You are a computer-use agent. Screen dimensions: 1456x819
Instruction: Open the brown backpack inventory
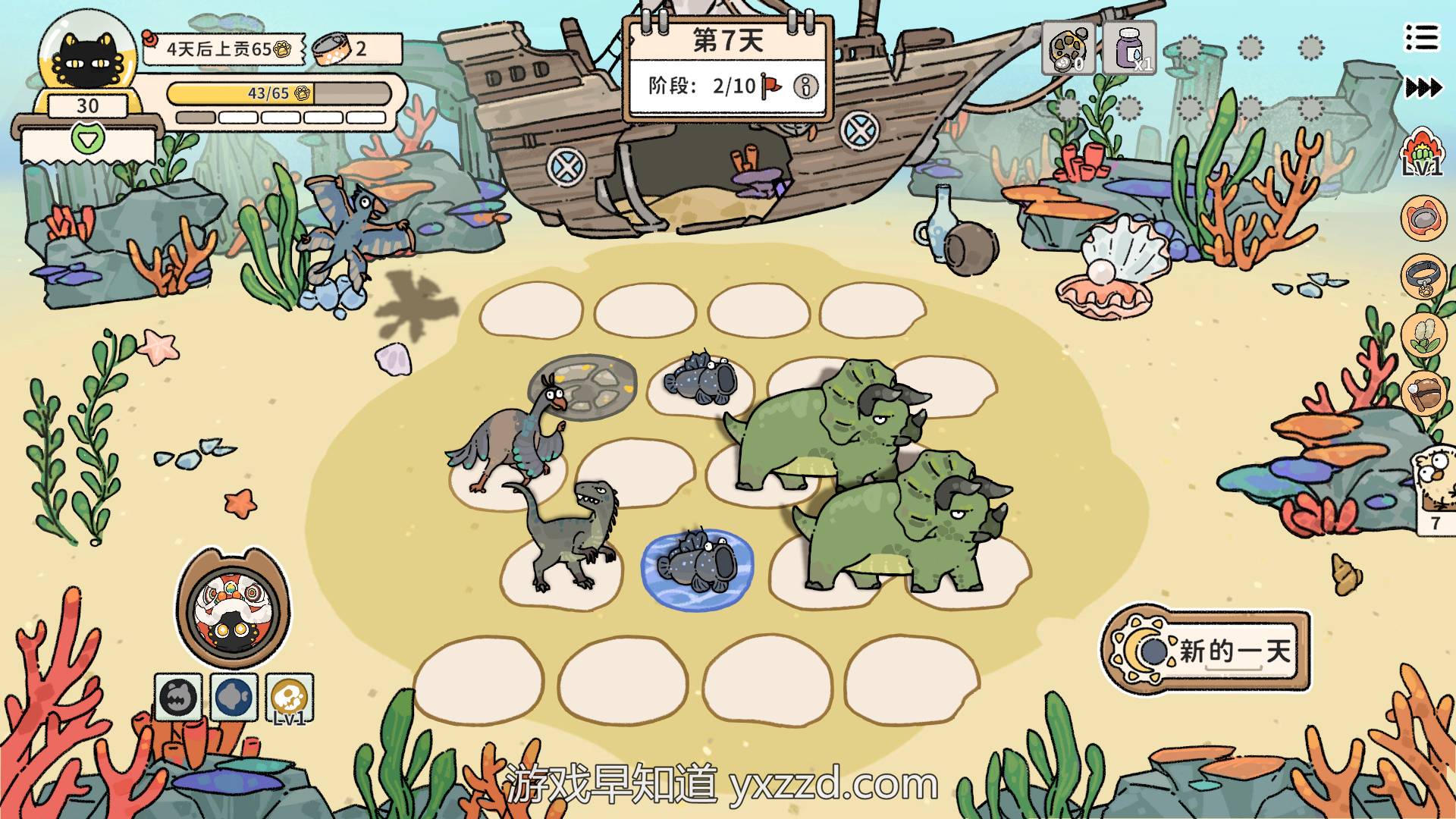(x=1423, y=392)
